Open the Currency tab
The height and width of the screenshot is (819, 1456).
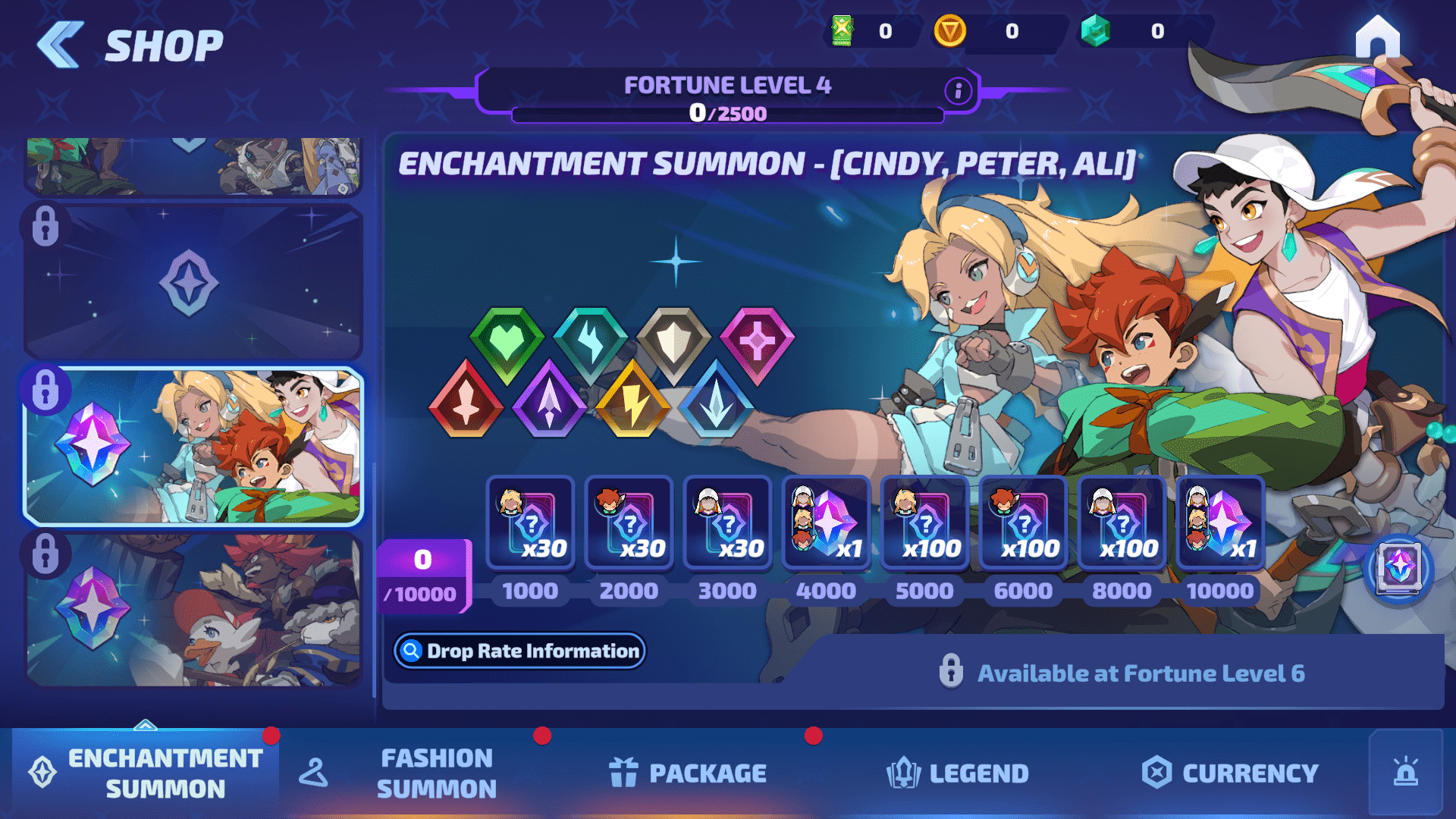(1229, 773)
